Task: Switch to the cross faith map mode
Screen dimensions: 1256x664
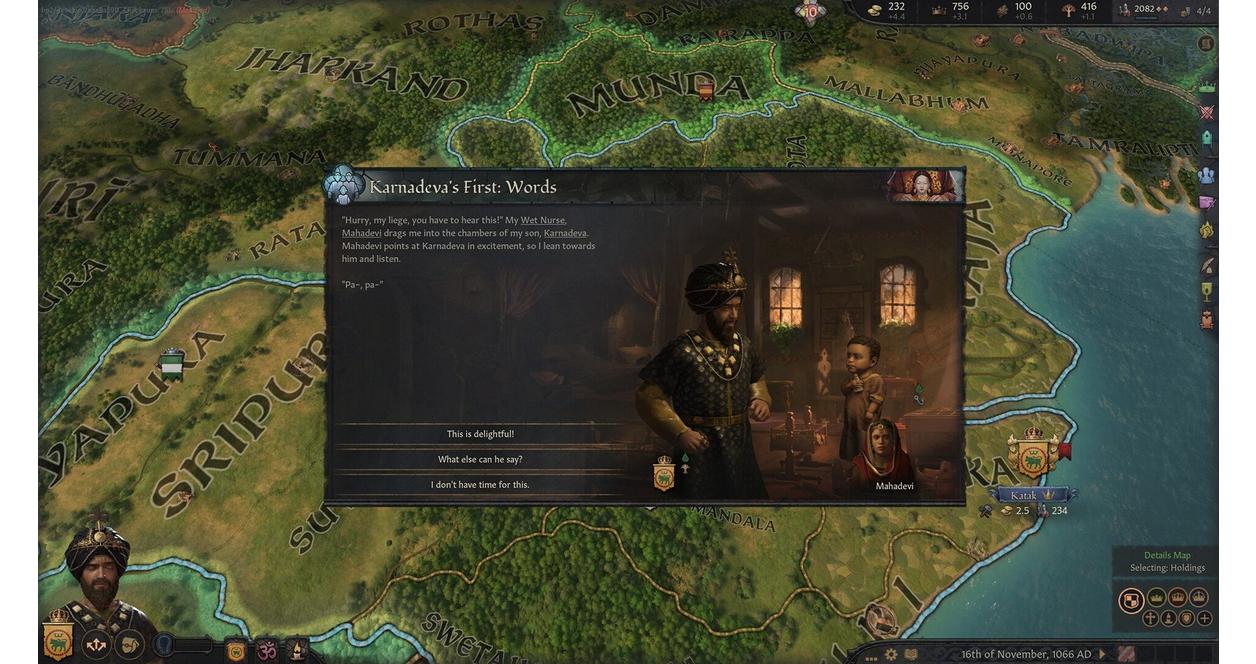Action: point(1150,619)
